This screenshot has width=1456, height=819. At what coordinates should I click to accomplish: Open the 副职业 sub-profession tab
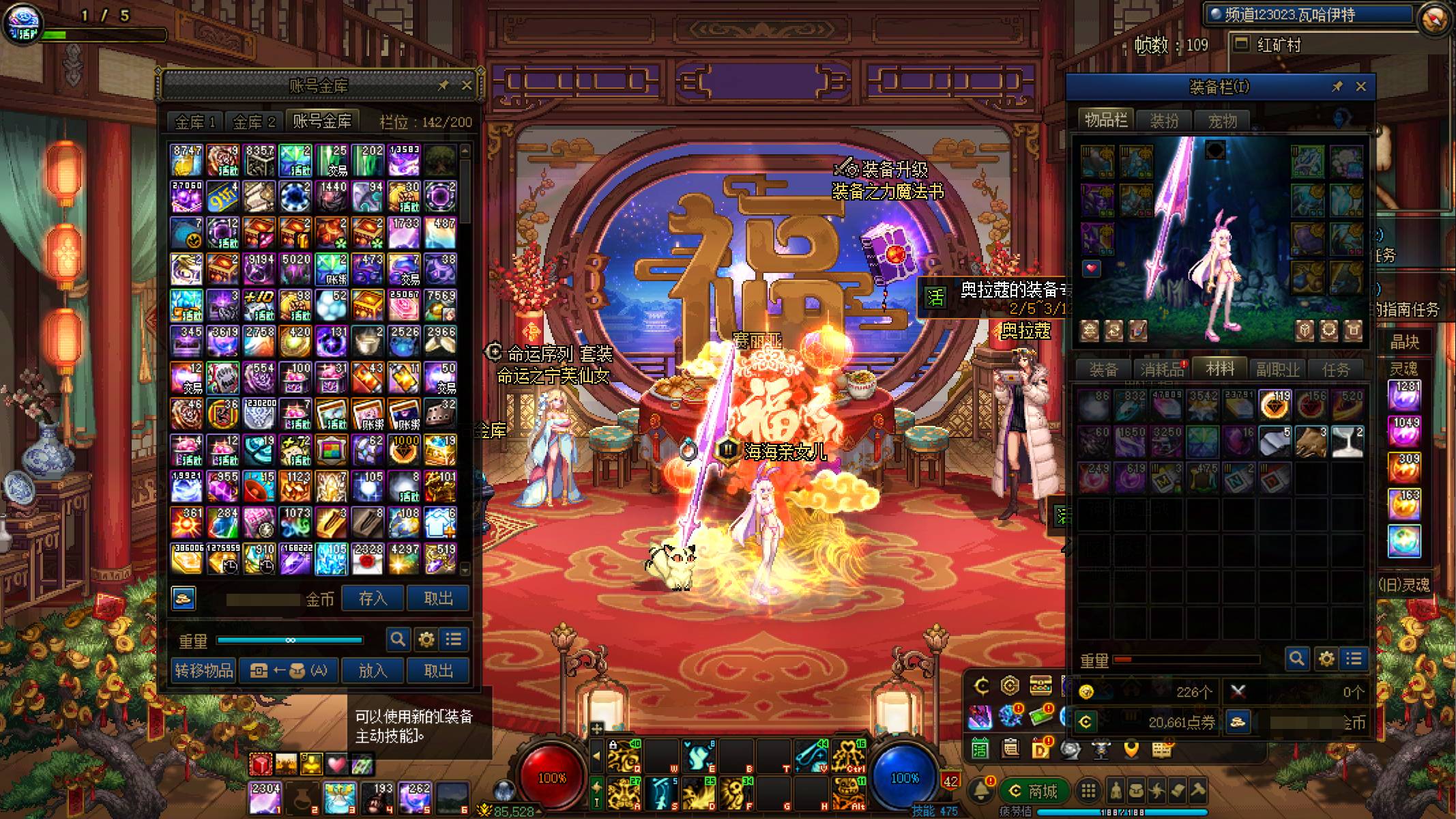(x=1277, y=370)
